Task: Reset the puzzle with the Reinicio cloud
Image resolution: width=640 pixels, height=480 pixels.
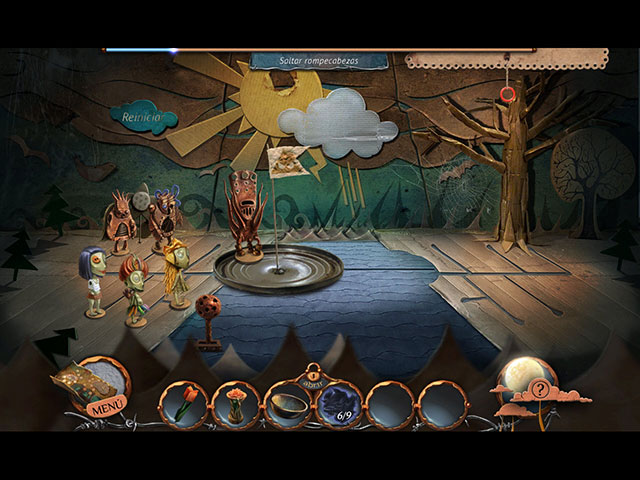Action: (x=143, y=118)
